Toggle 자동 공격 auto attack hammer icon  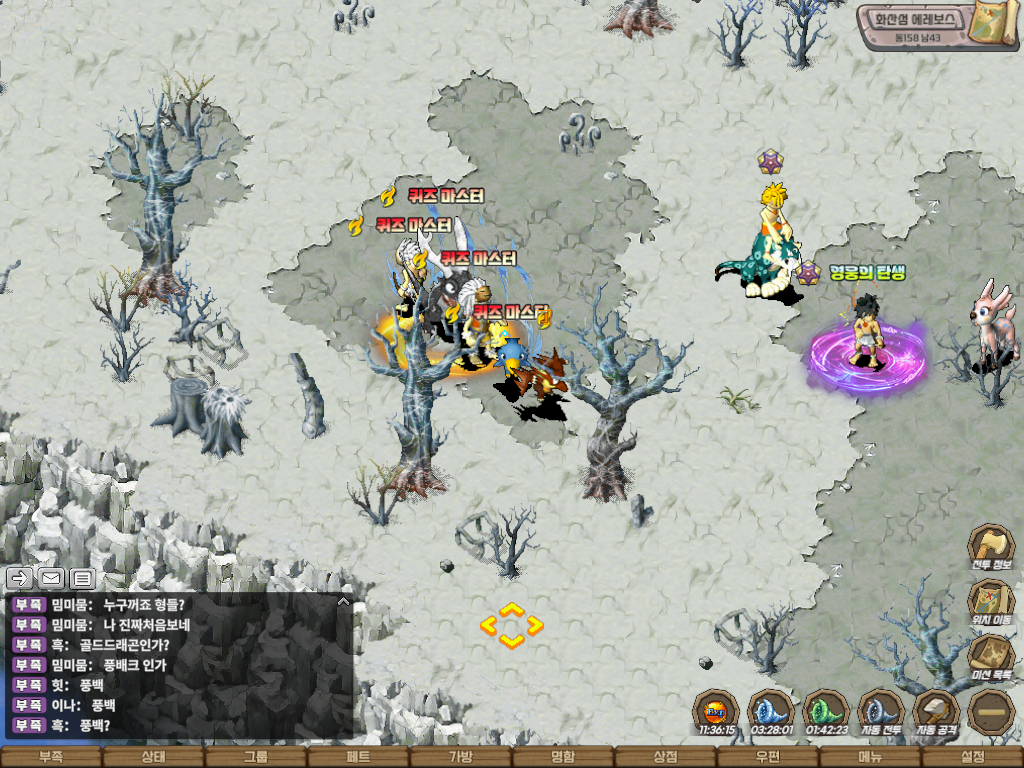tap(936, 711)
